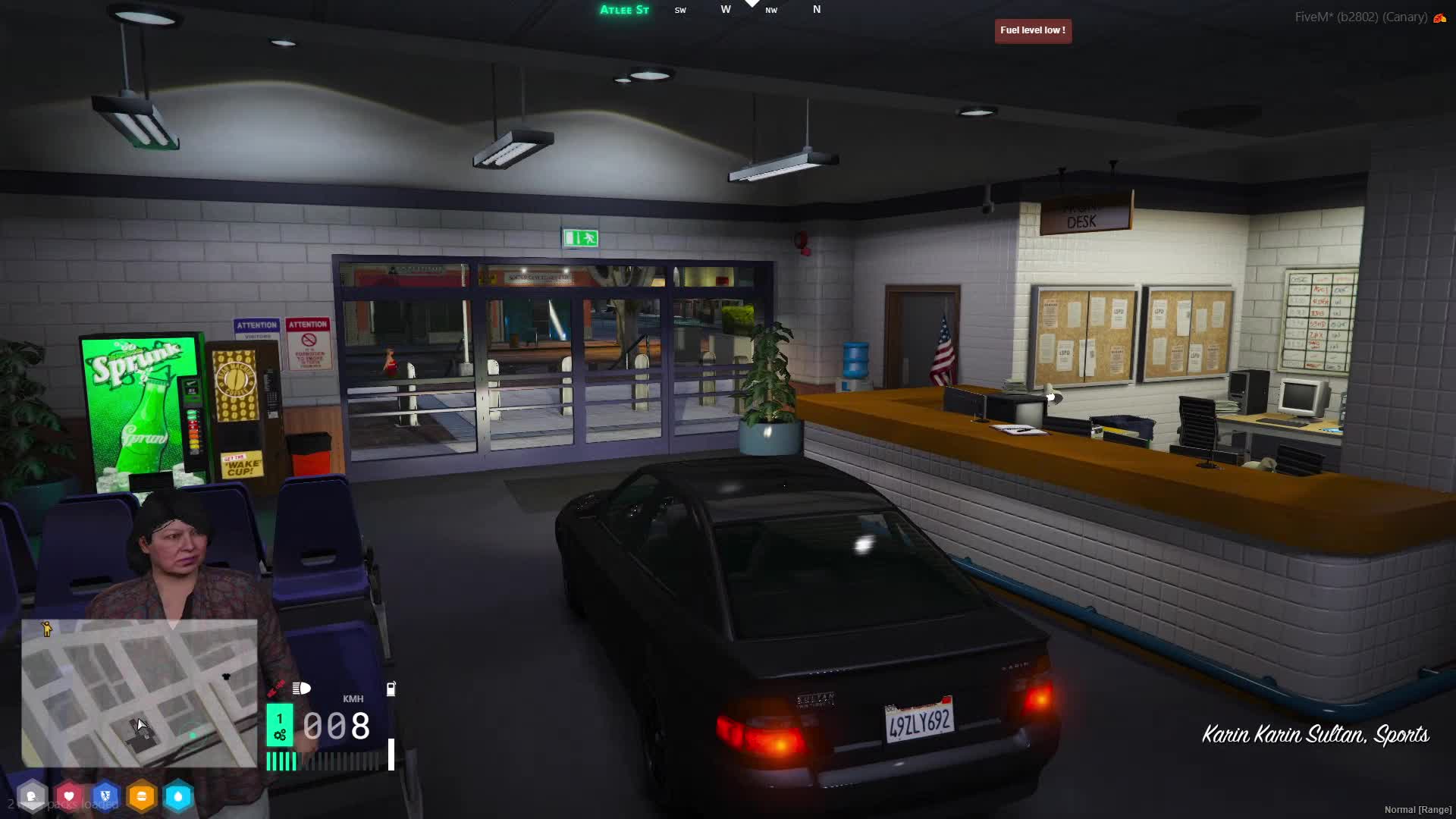Open the street minimap
The height and width of the screenshot is (819, 1456).
[x=139, y=693]
